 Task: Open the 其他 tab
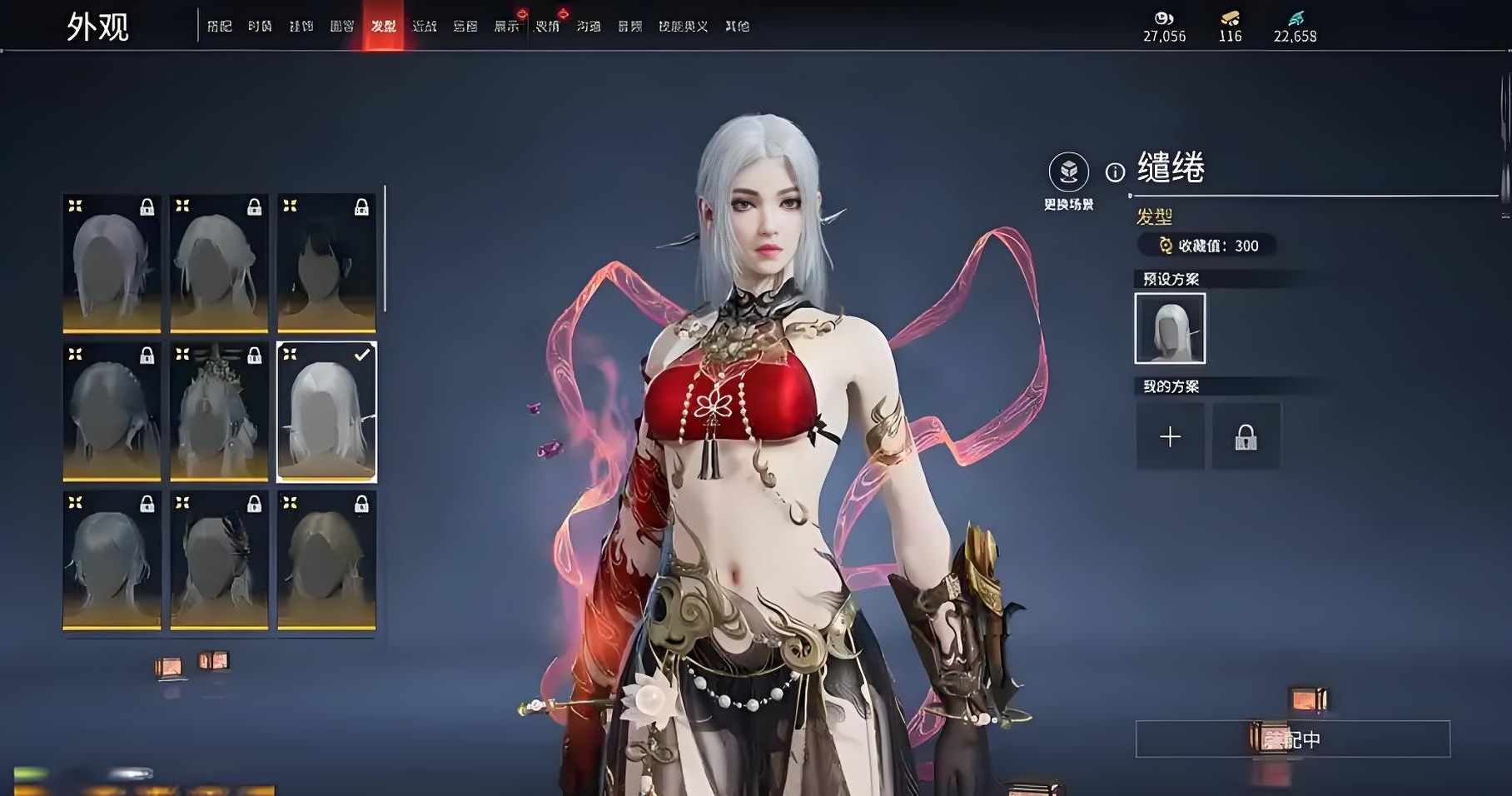pyautogui.click(x=737, y=27)
